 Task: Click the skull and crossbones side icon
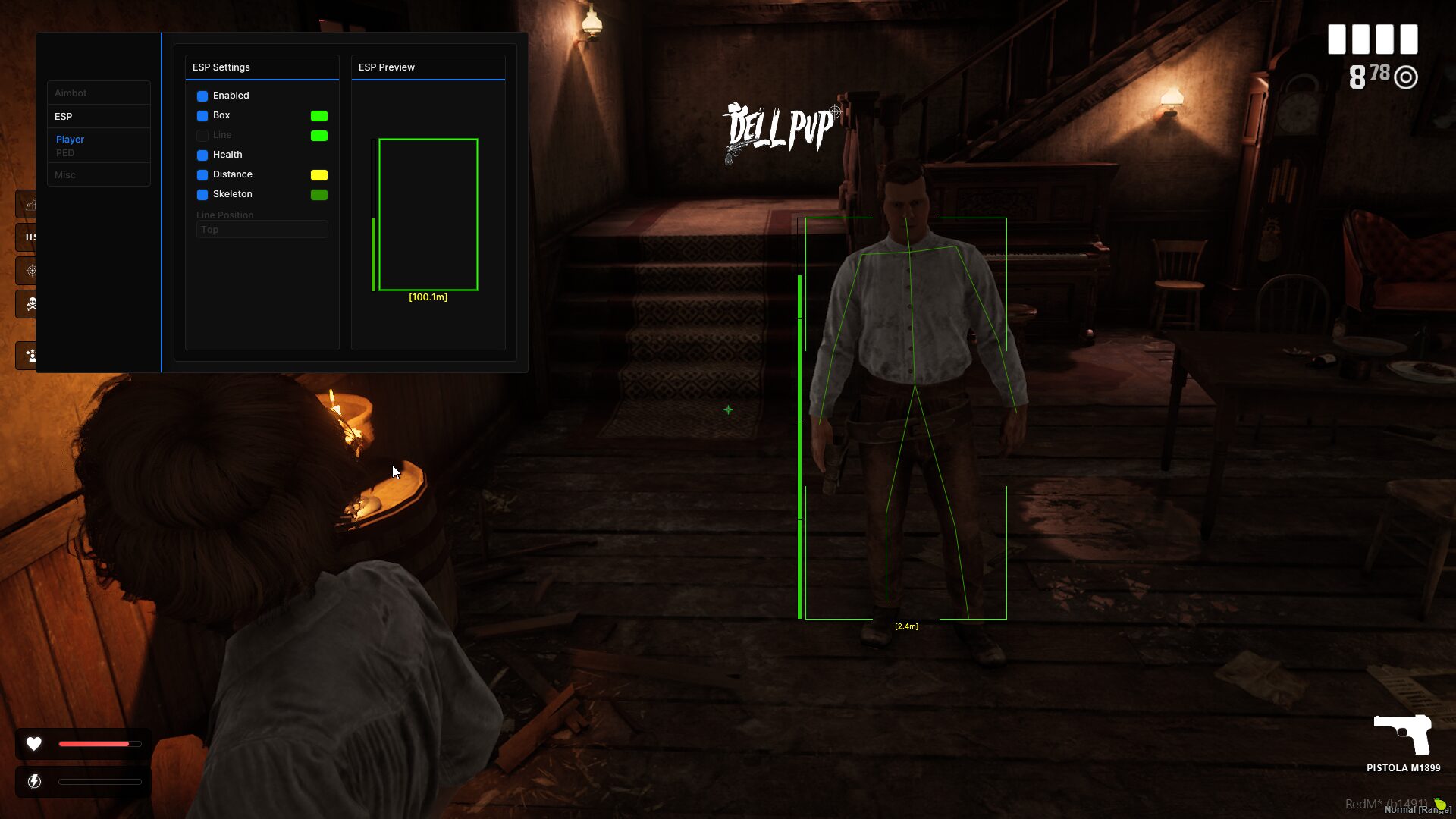coord(30,304)
